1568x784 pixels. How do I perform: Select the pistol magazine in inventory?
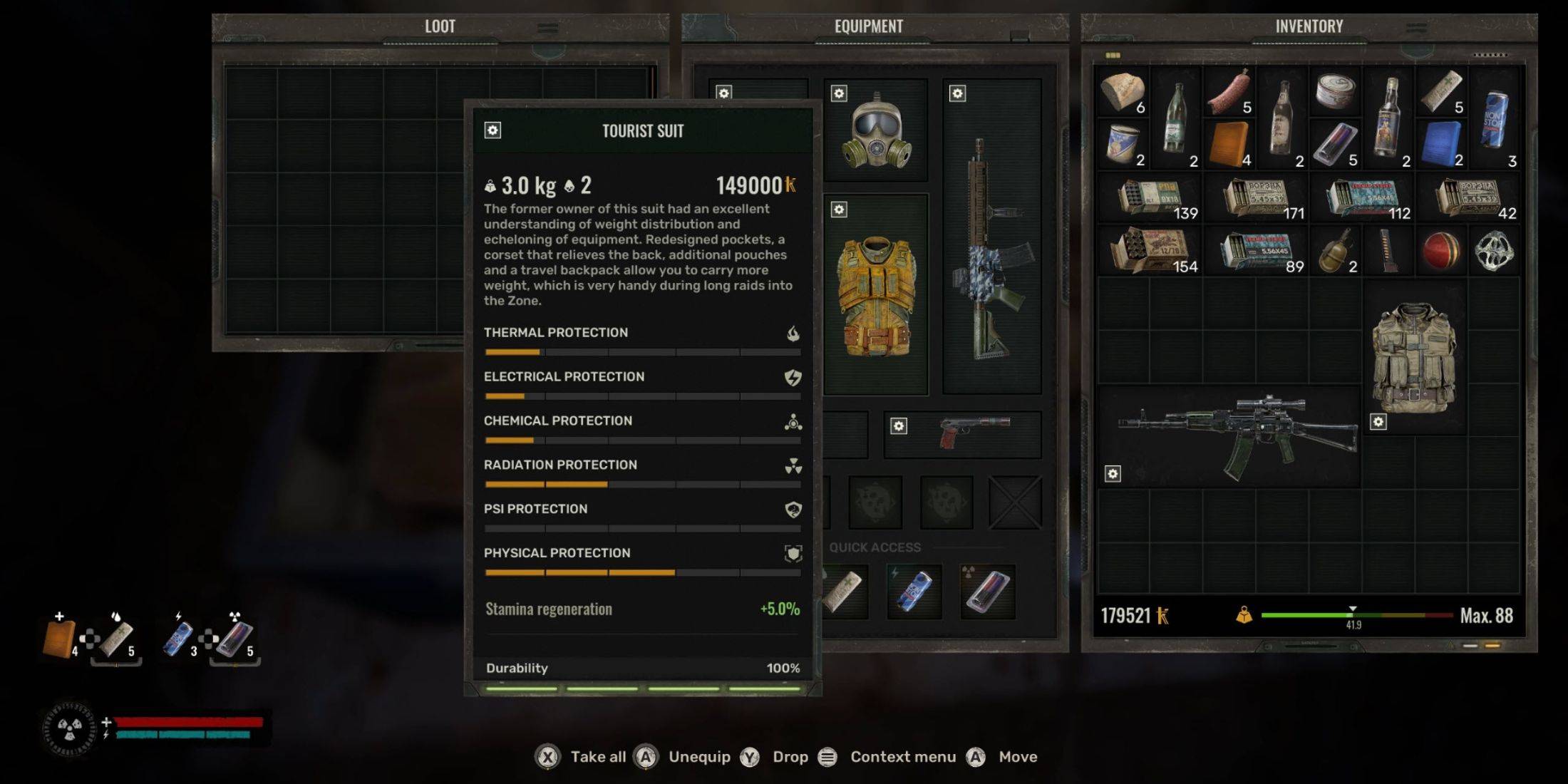click(x=1388, y=251)
